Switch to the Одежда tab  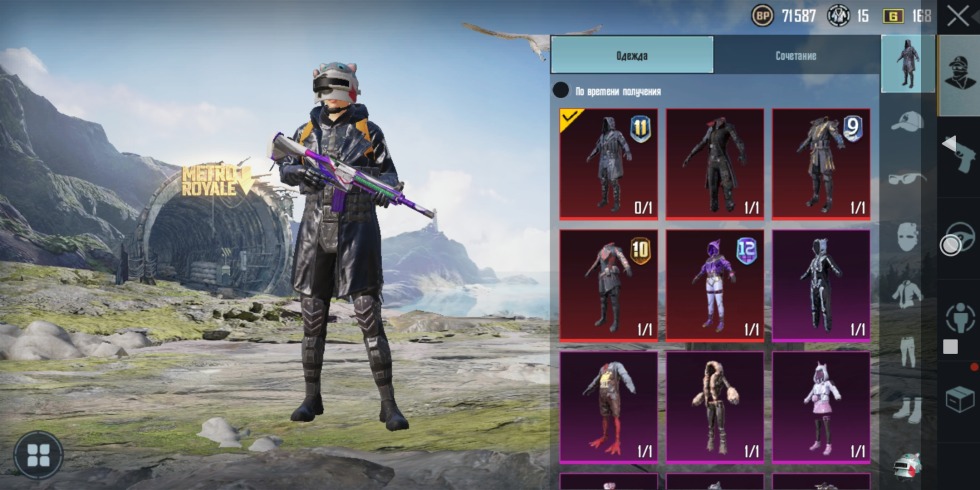coord(631,56)
